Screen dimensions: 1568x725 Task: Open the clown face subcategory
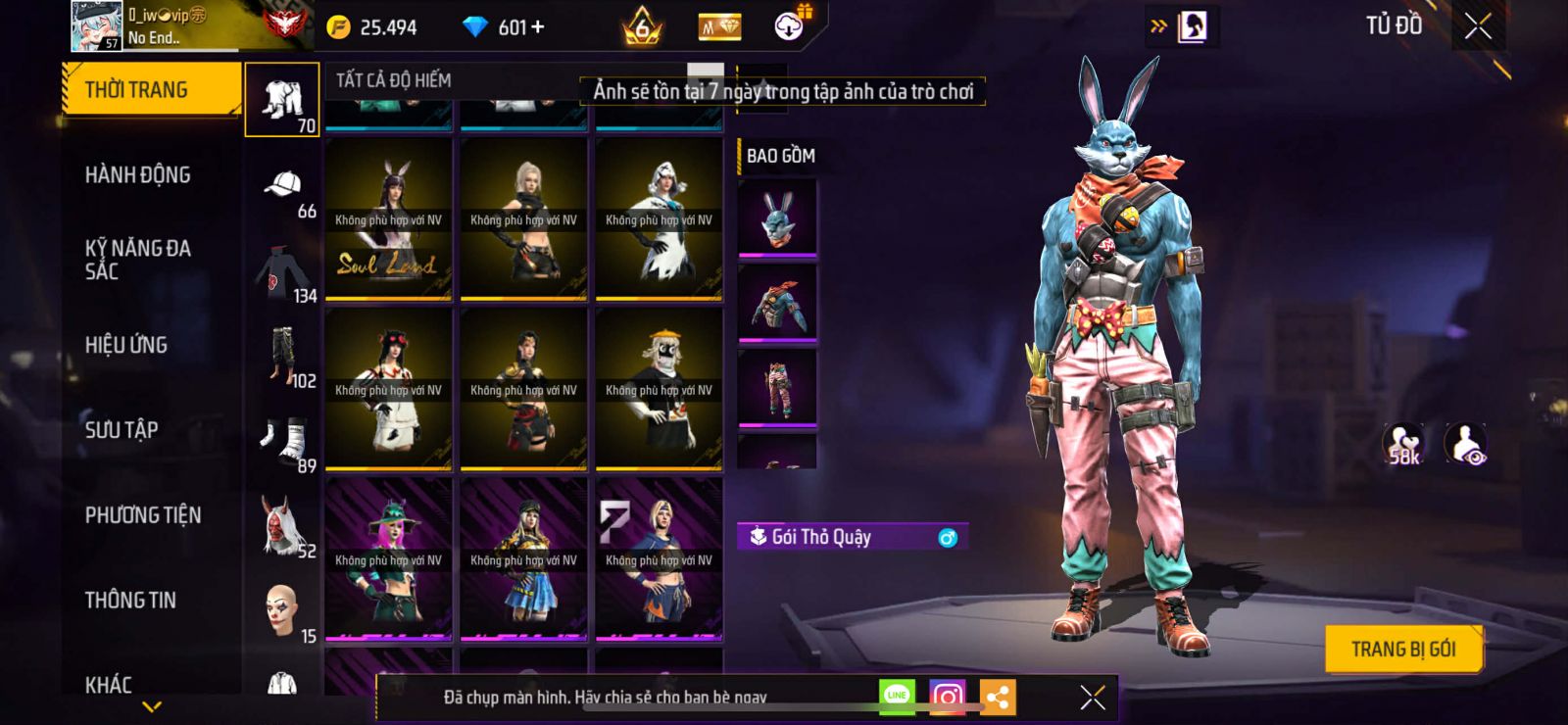(x=282, y=612)
